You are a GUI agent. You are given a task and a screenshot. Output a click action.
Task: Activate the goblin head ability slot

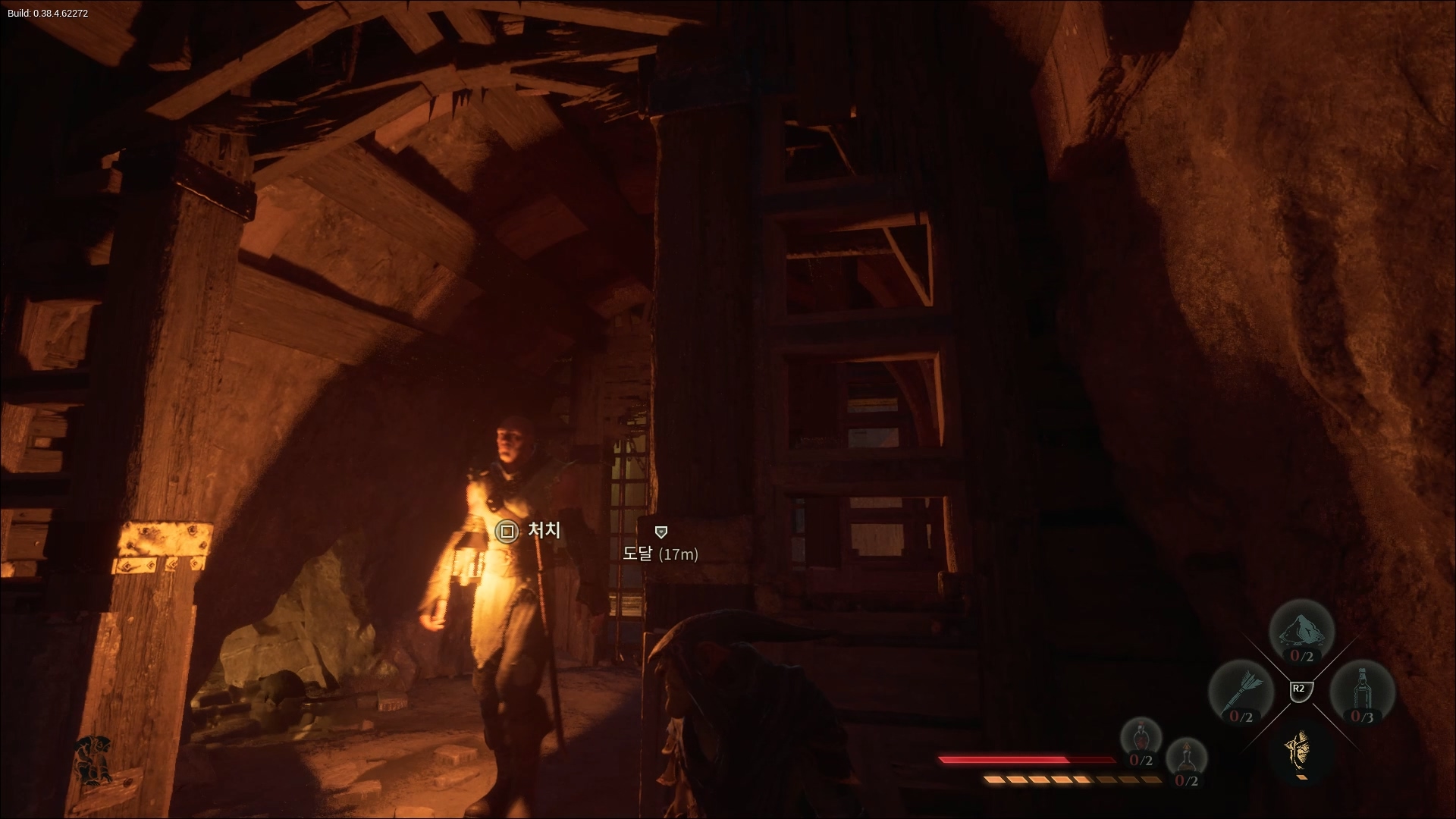pyautogui.click(x=1301, y=751)
